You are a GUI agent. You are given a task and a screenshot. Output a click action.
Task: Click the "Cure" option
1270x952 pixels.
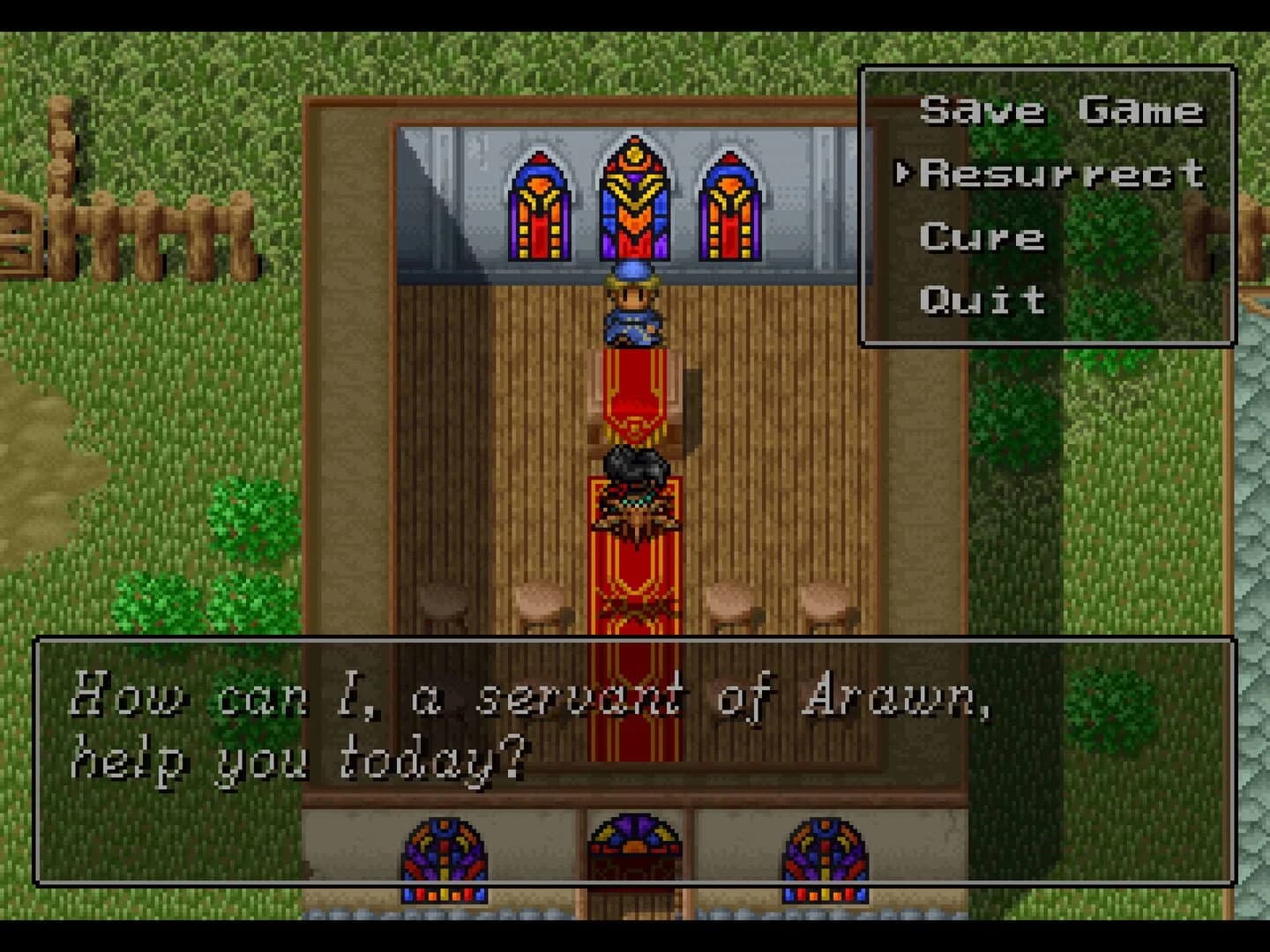981,236
